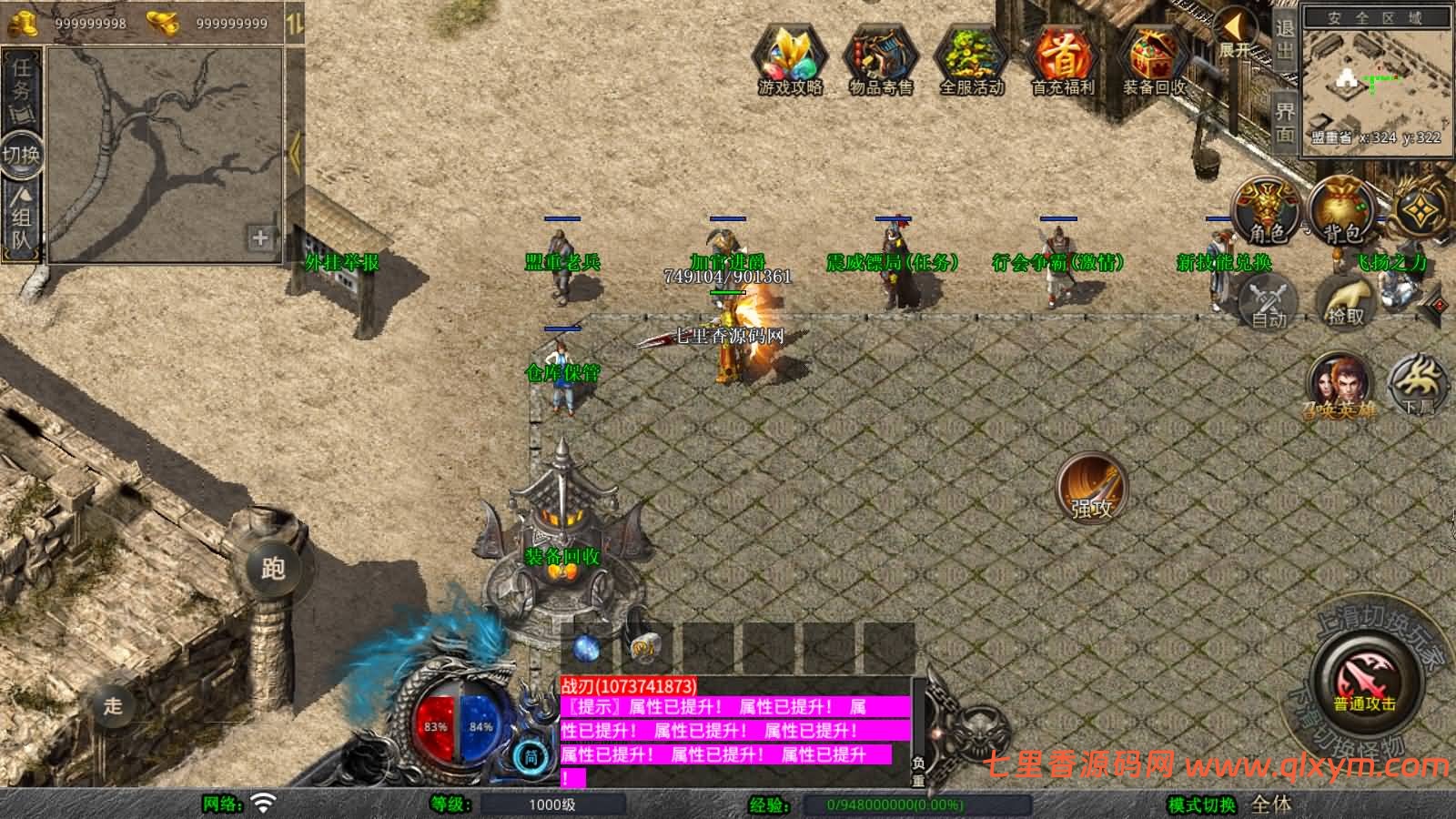The height and width of the screenshot is (819, 1456).
Task: Open the 首充福利 first-recharge bonus
Action: click(1063, 58)
